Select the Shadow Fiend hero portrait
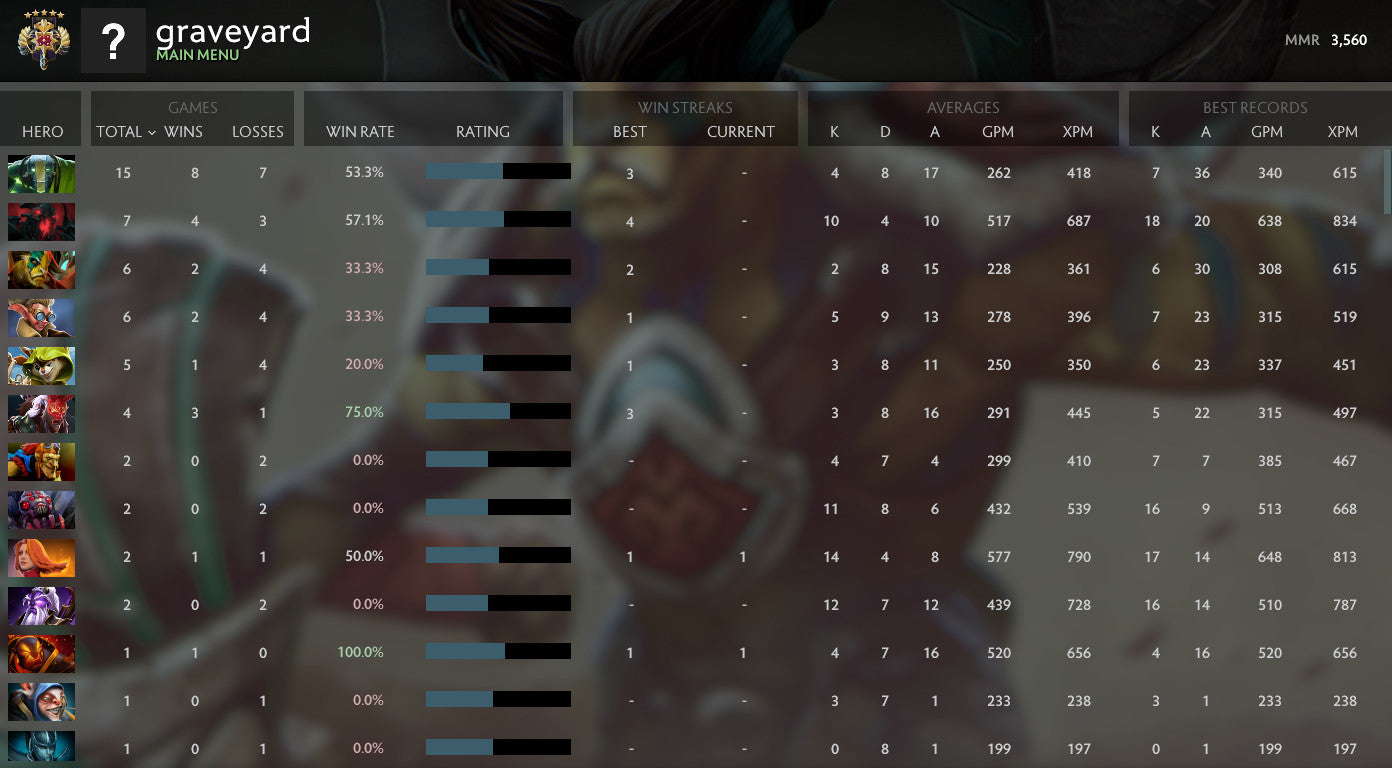1392x768 pixels. click(41, 221)
